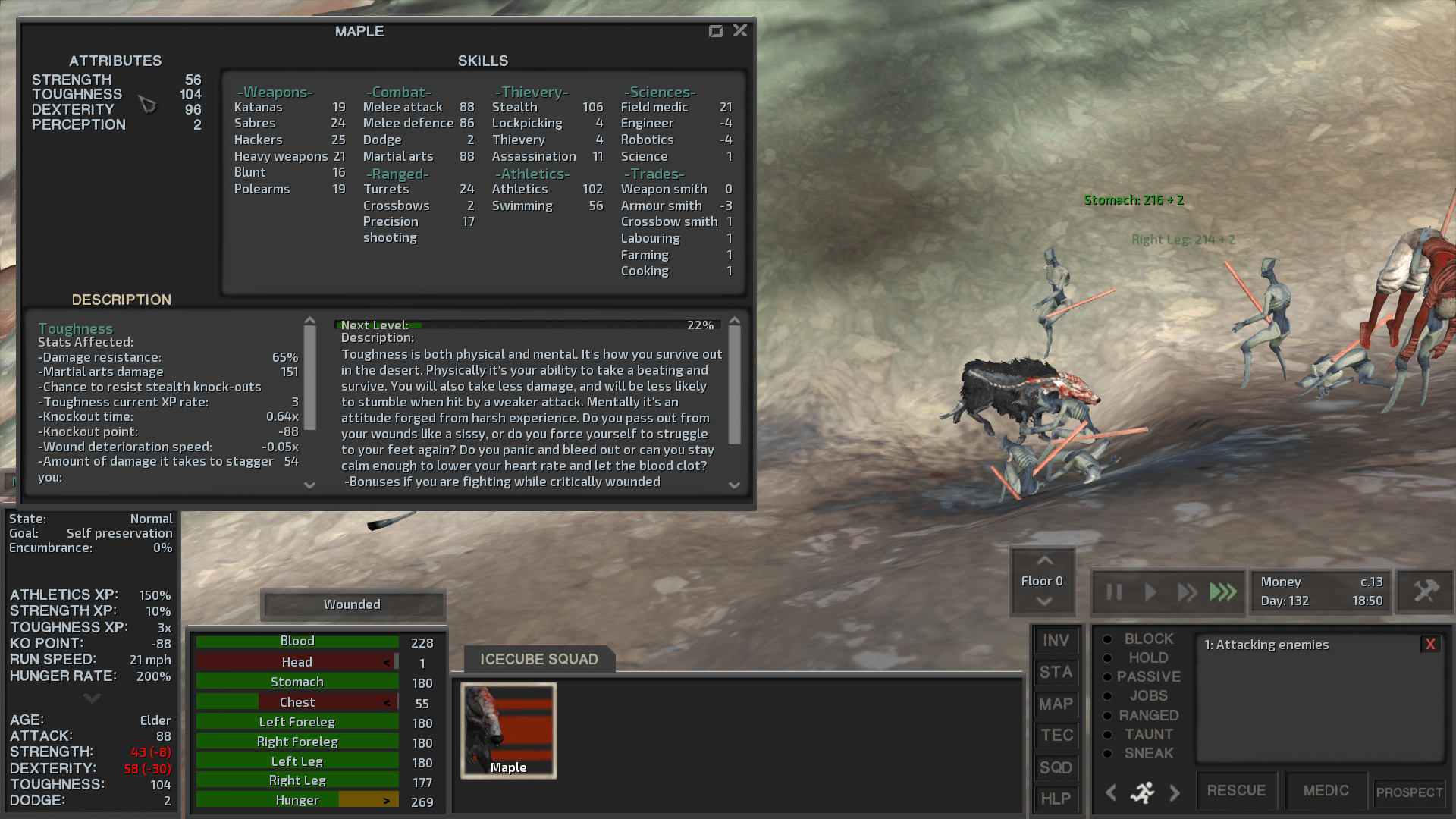Open the research screen via TEC icon
The height and width of the screenshot is (819, 1456).
[x=1056, y=736]
